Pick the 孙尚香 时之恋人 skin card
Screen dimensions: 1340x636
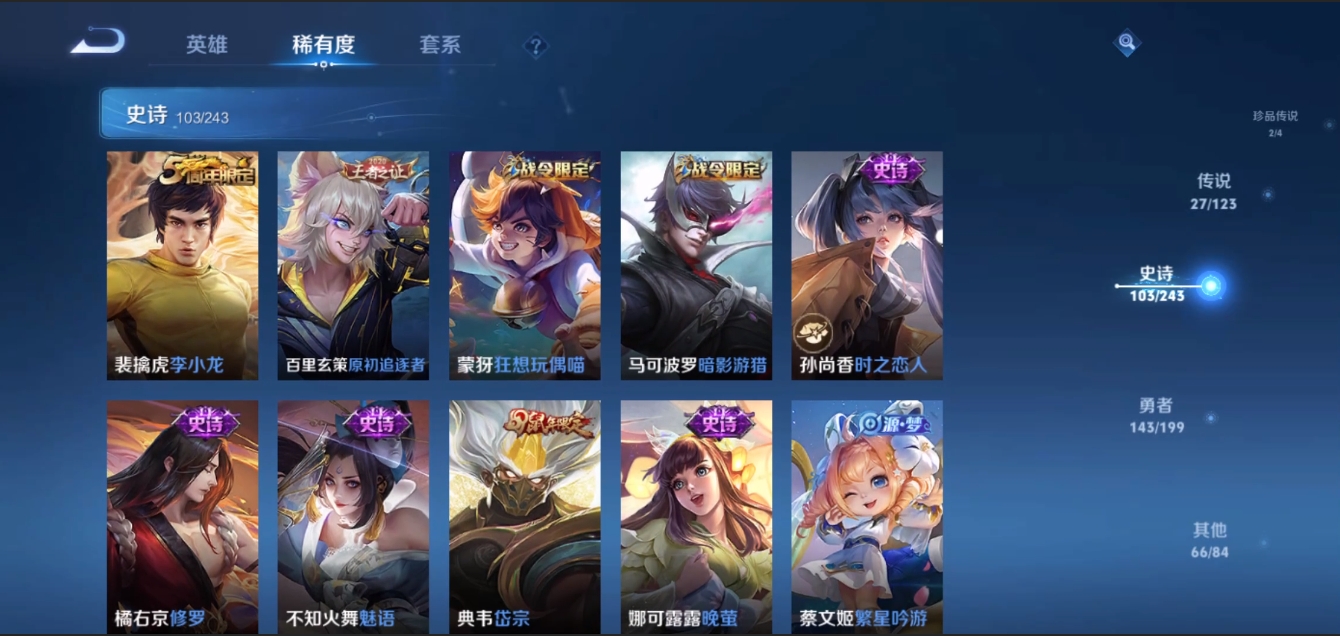click(x=867, y=266)
